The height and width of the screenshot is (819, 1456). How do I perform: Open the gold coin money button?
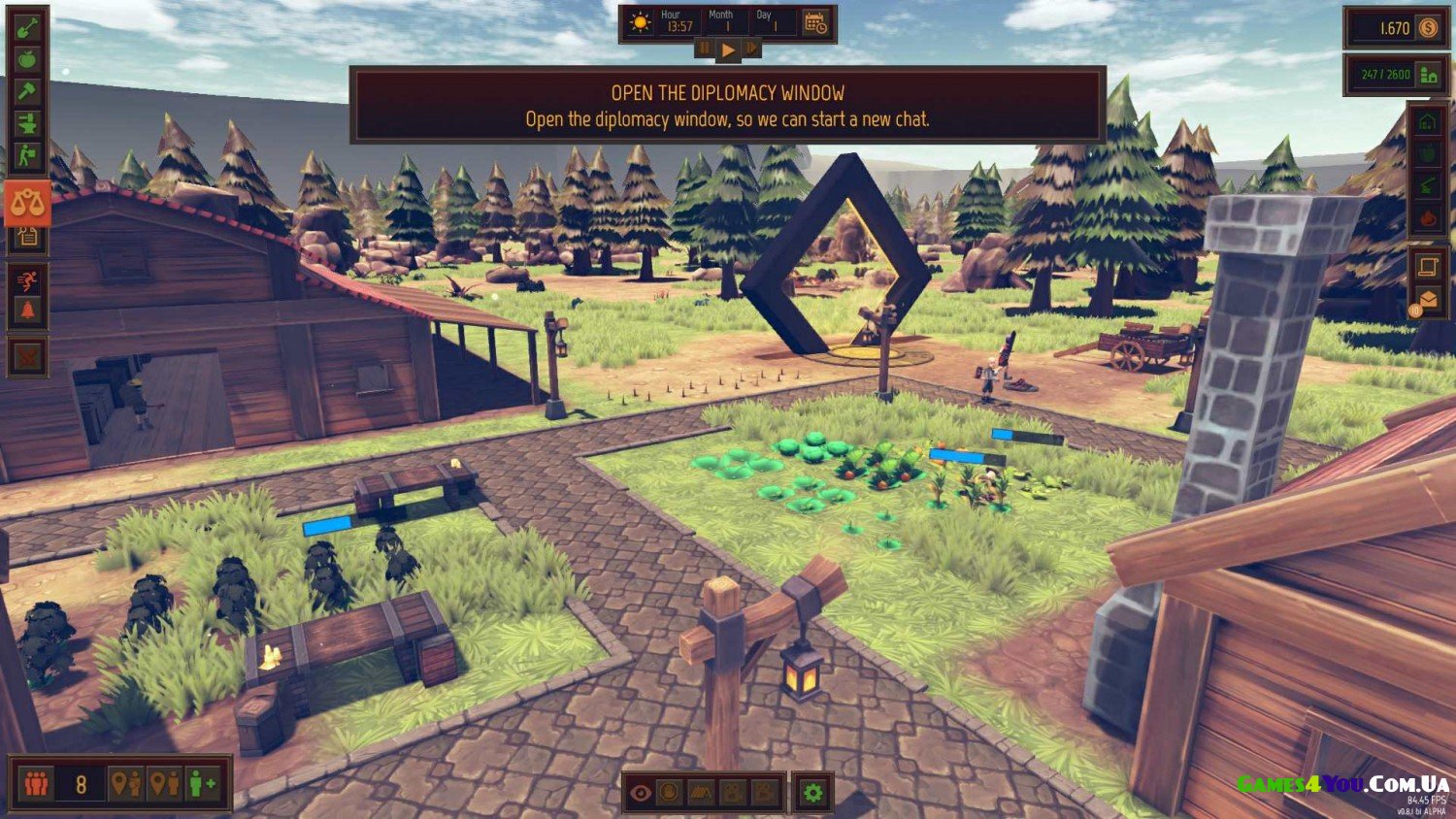pyautogui.click(x=1428, y=28)
